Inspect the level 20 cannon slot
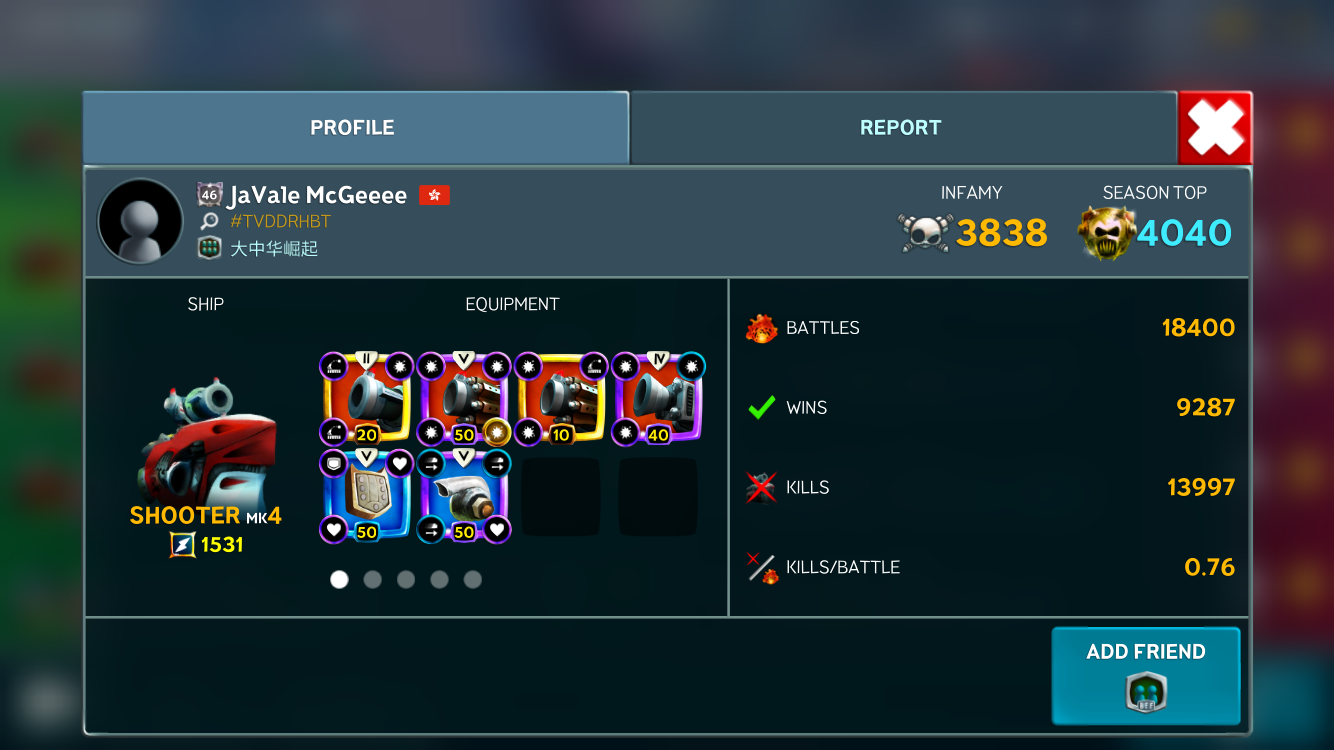The width and height of the screenshot is (1334, 750). (367, 398)
